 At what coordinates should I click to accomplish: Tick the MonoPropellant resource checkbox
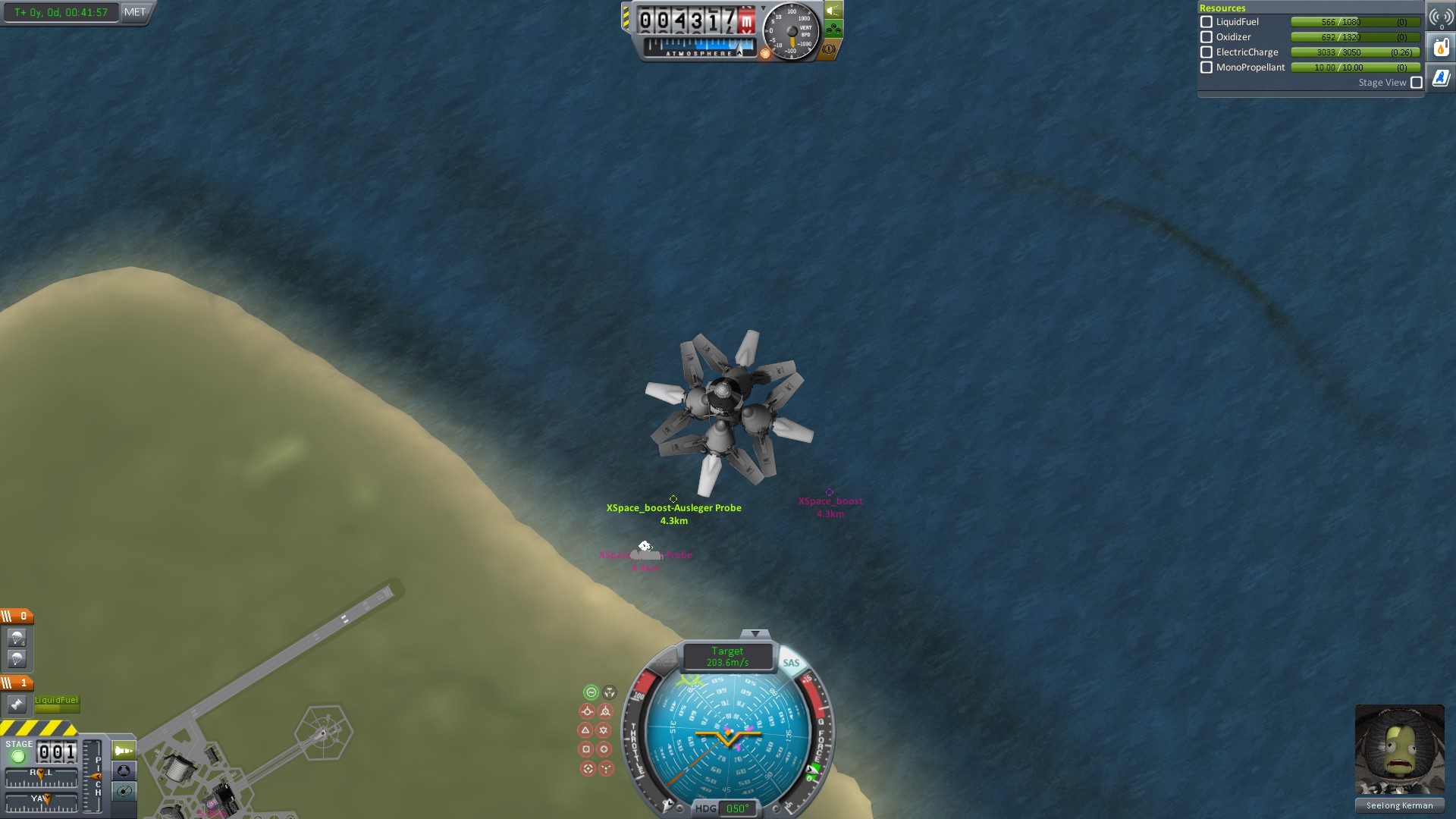coord(1207,67)
